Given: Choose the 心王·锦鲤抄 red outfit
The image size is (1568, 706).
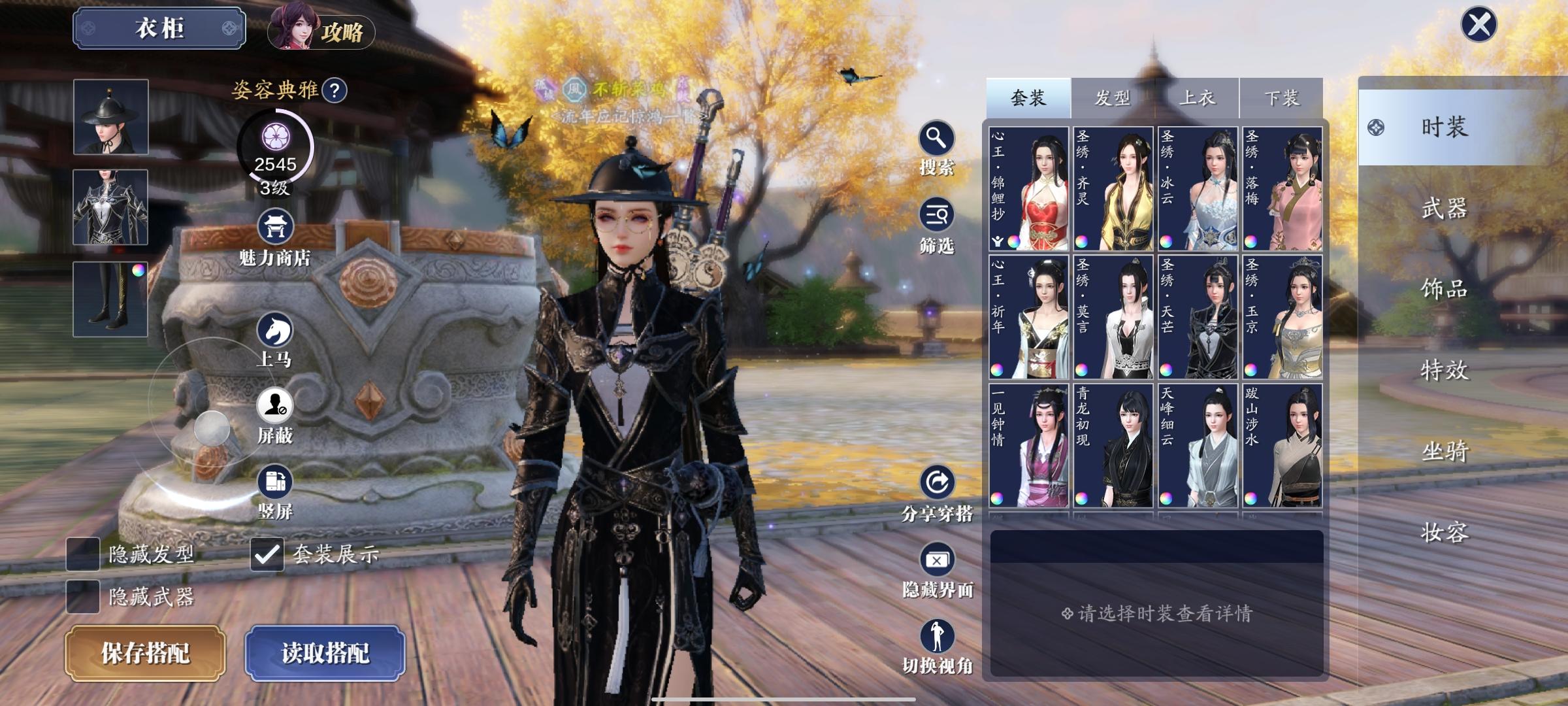Looking at the screenshot, I should (x=1029, y=189).
